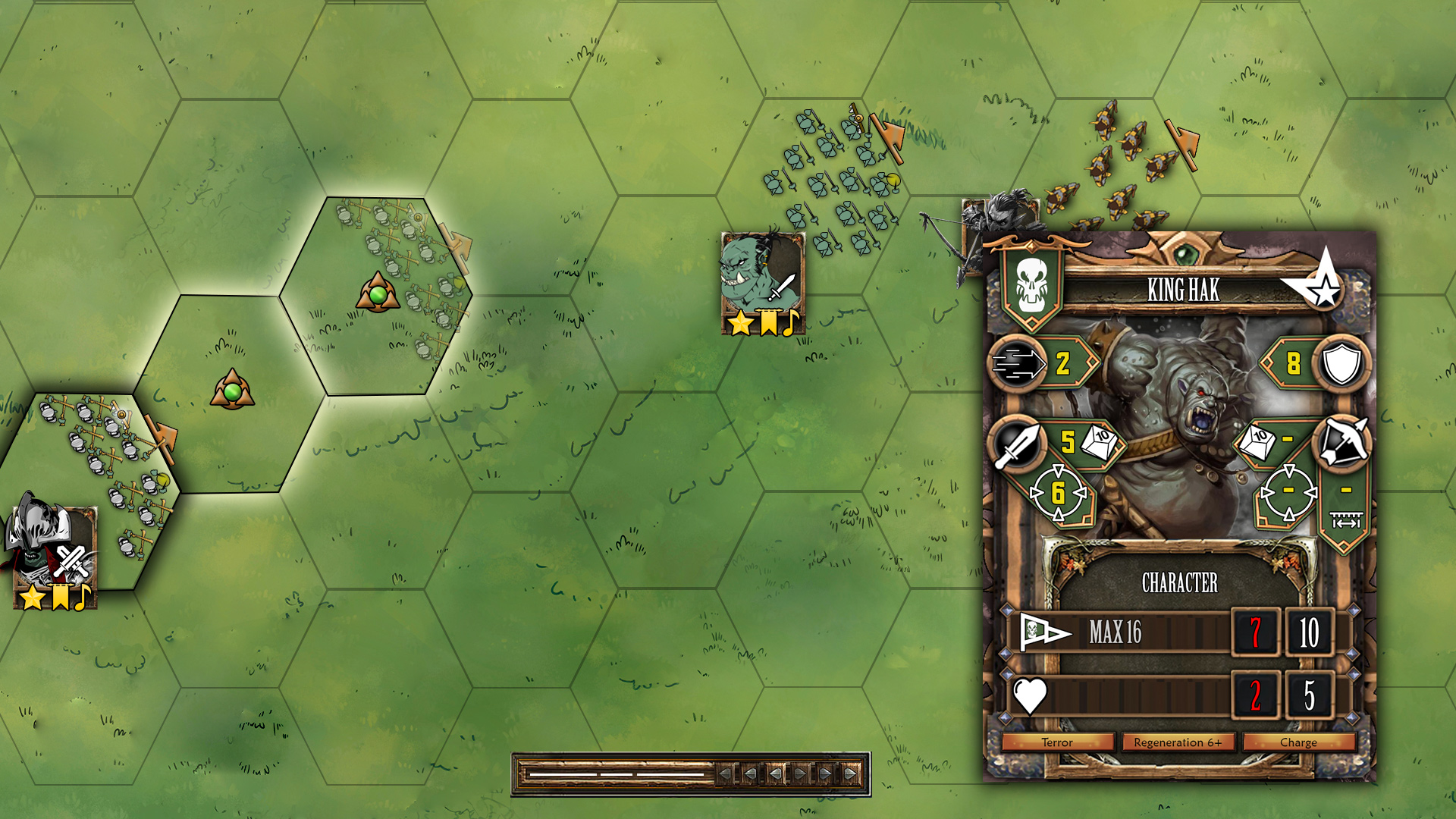Click the leftmost arrow button in the bottom bar
Image resolution: width=1456 pixels, height=819 pixels.
tap(726, 774)
